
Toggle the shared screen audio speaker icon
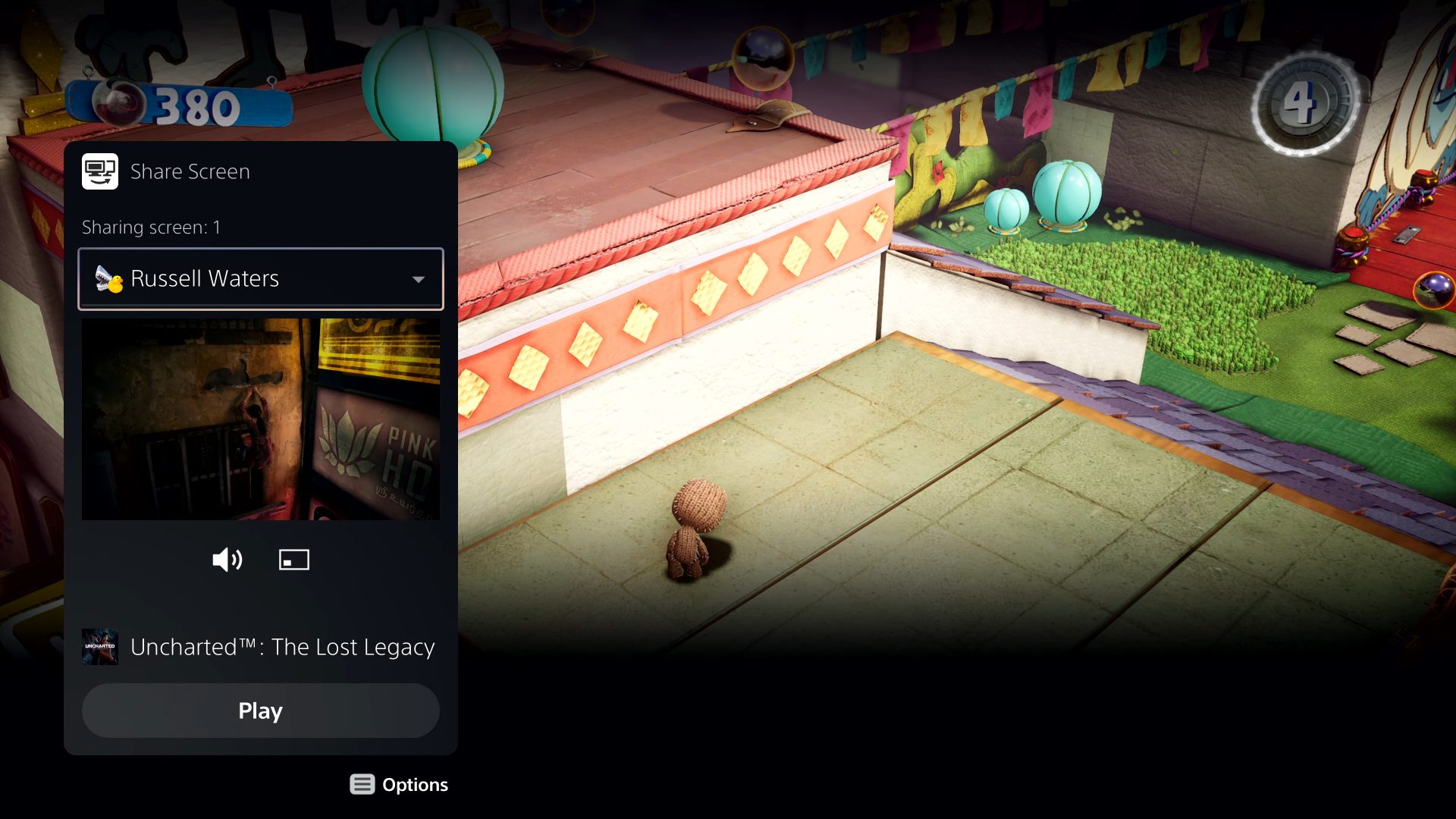(227, 560)
